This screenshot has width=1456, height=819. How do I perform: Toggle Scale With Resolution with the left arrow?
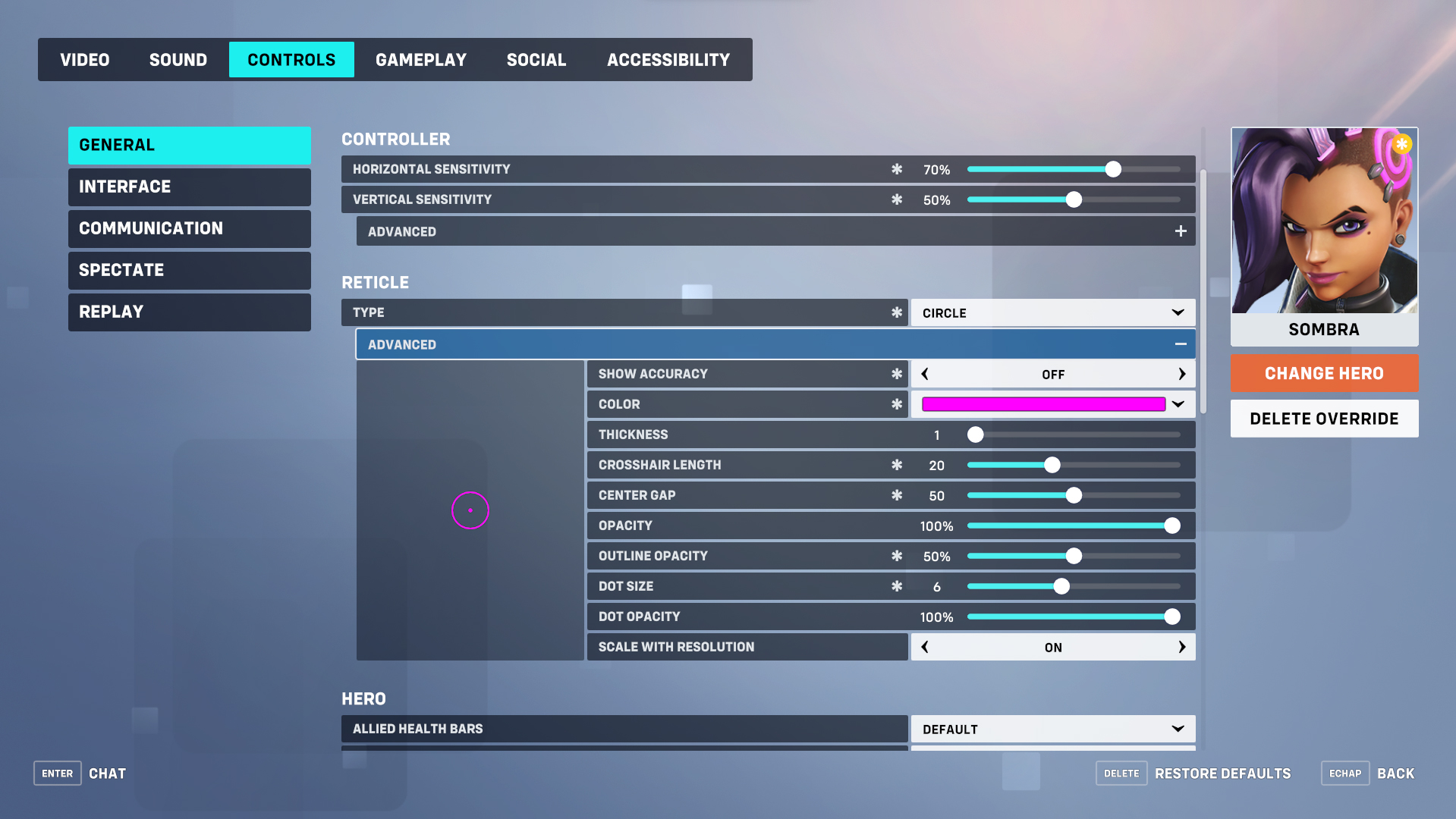tap(925, 646)
